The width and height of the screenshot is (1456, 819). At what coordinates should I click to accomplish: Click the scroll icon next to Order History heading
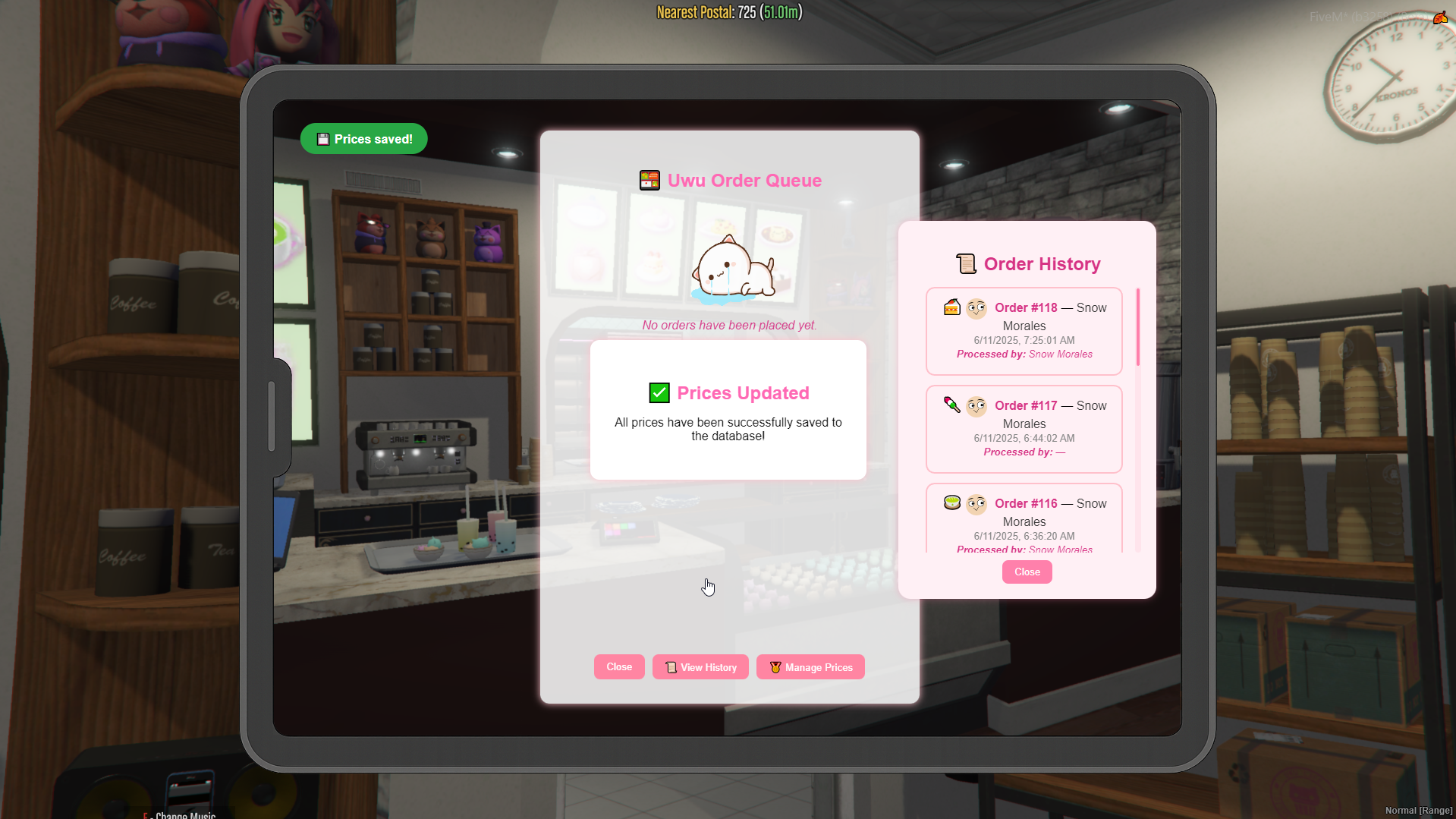pyautogui.click(x=965, y=263)
